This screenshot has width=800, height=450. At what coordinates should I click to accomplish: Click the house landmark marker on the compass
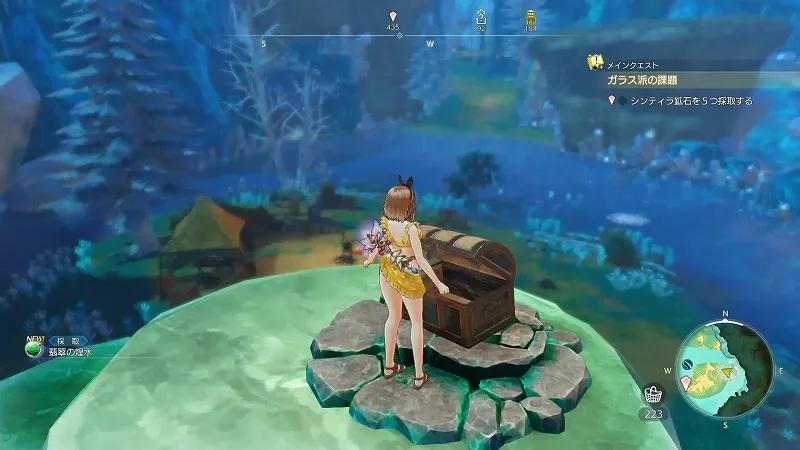(481, 17)
